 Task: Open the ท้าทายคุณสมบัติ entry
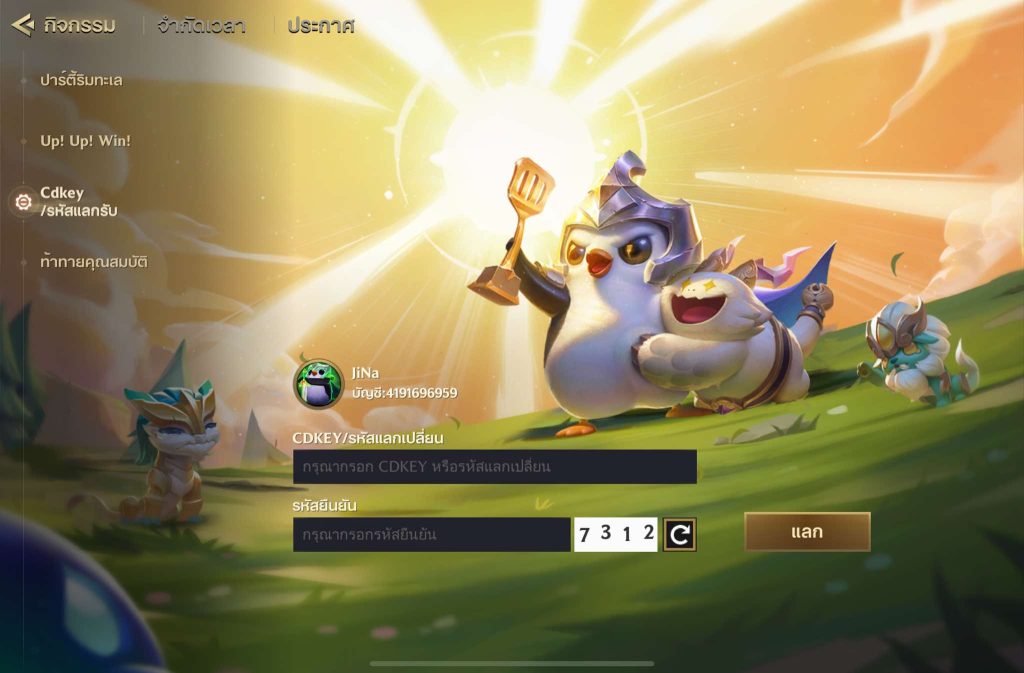point(94,262)
